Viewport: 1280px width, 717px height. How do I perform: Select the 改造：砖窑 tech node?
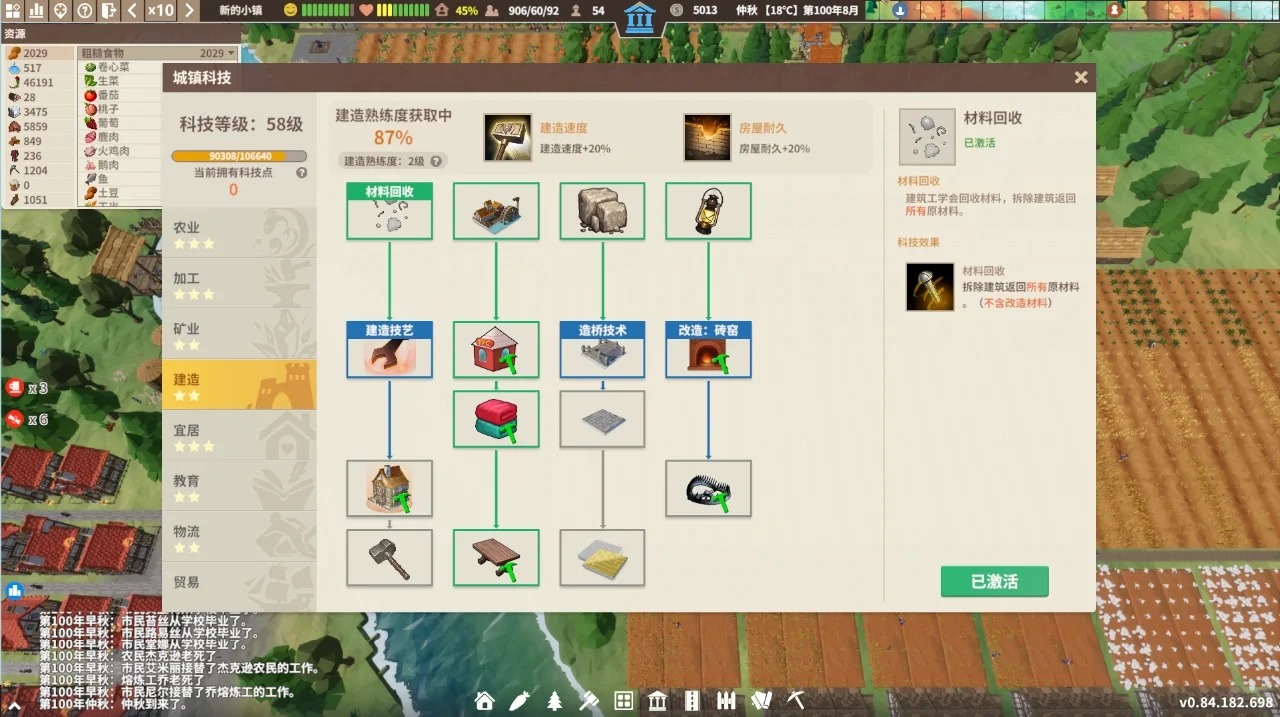click(x=708, y=349)
